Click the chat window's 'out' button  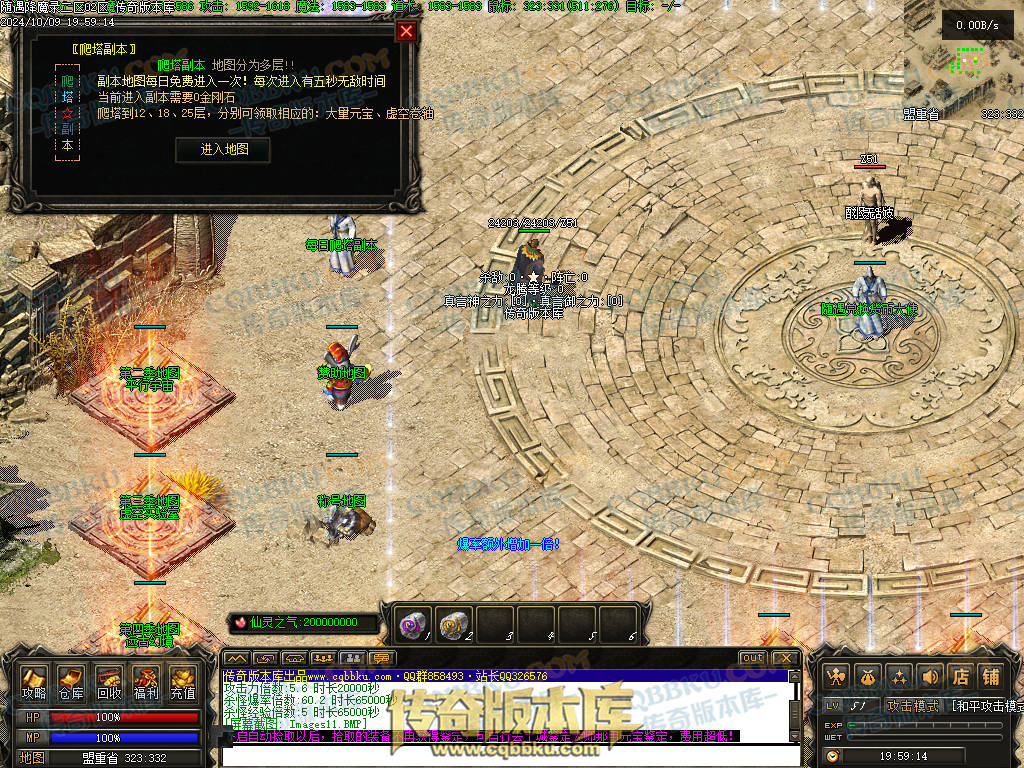[x=753, y=658]
